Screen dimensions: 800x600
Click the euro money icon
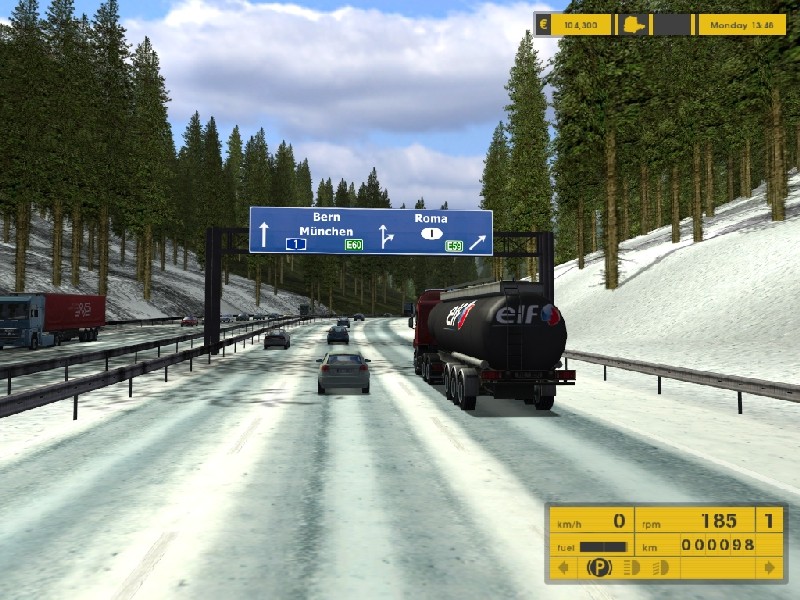tap(543, 25)
